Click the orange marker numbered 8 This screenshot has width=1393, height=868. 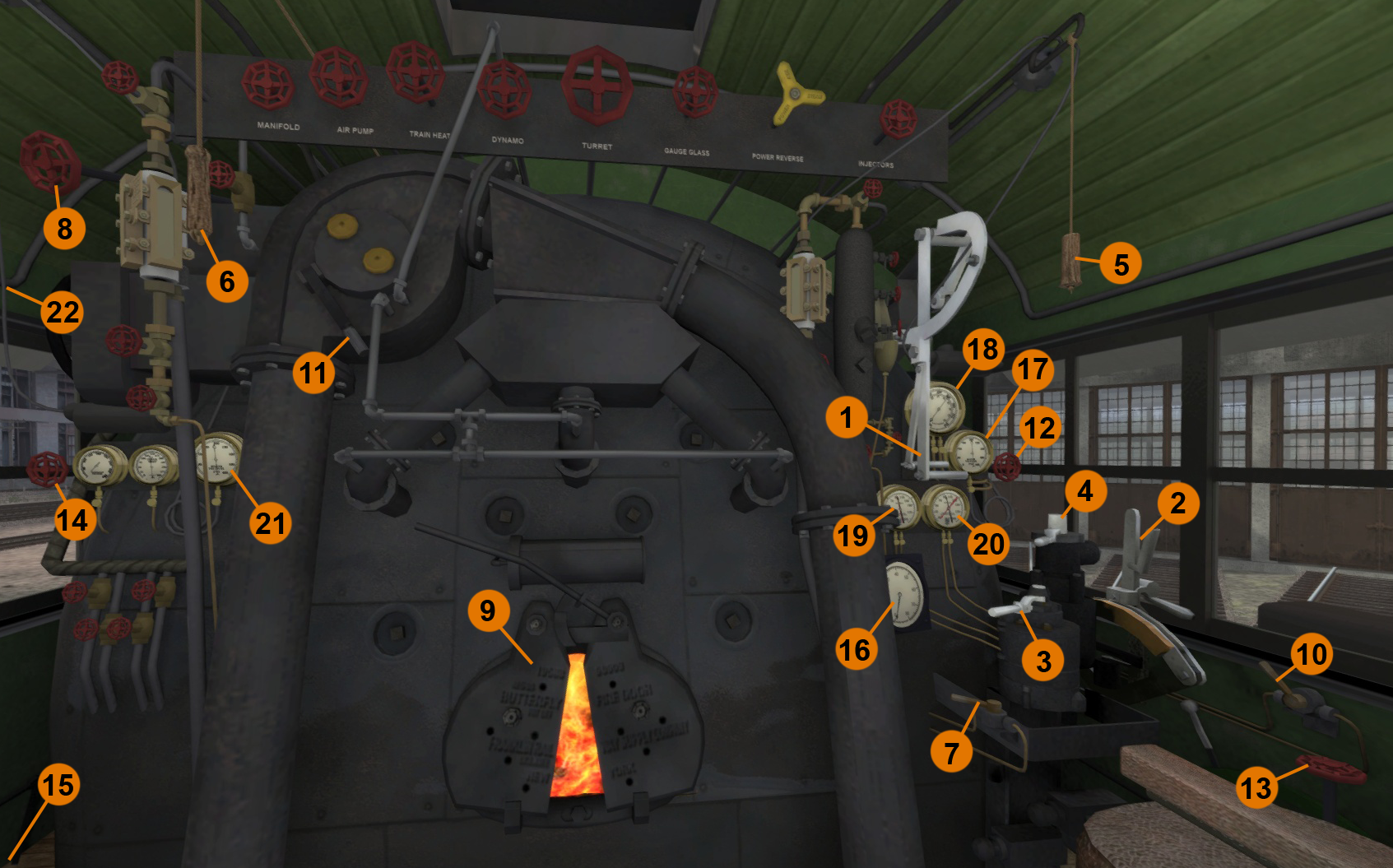64,229
